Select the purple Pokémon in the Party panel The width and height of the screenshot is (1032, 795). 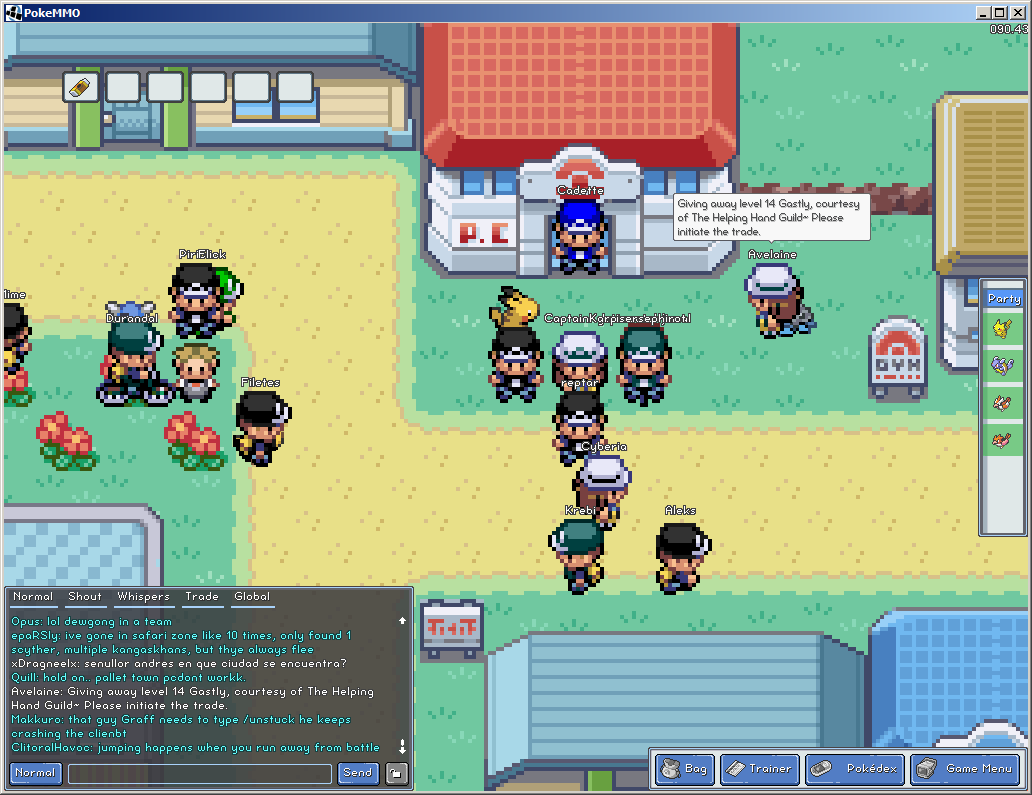[x=1002, y=365]
